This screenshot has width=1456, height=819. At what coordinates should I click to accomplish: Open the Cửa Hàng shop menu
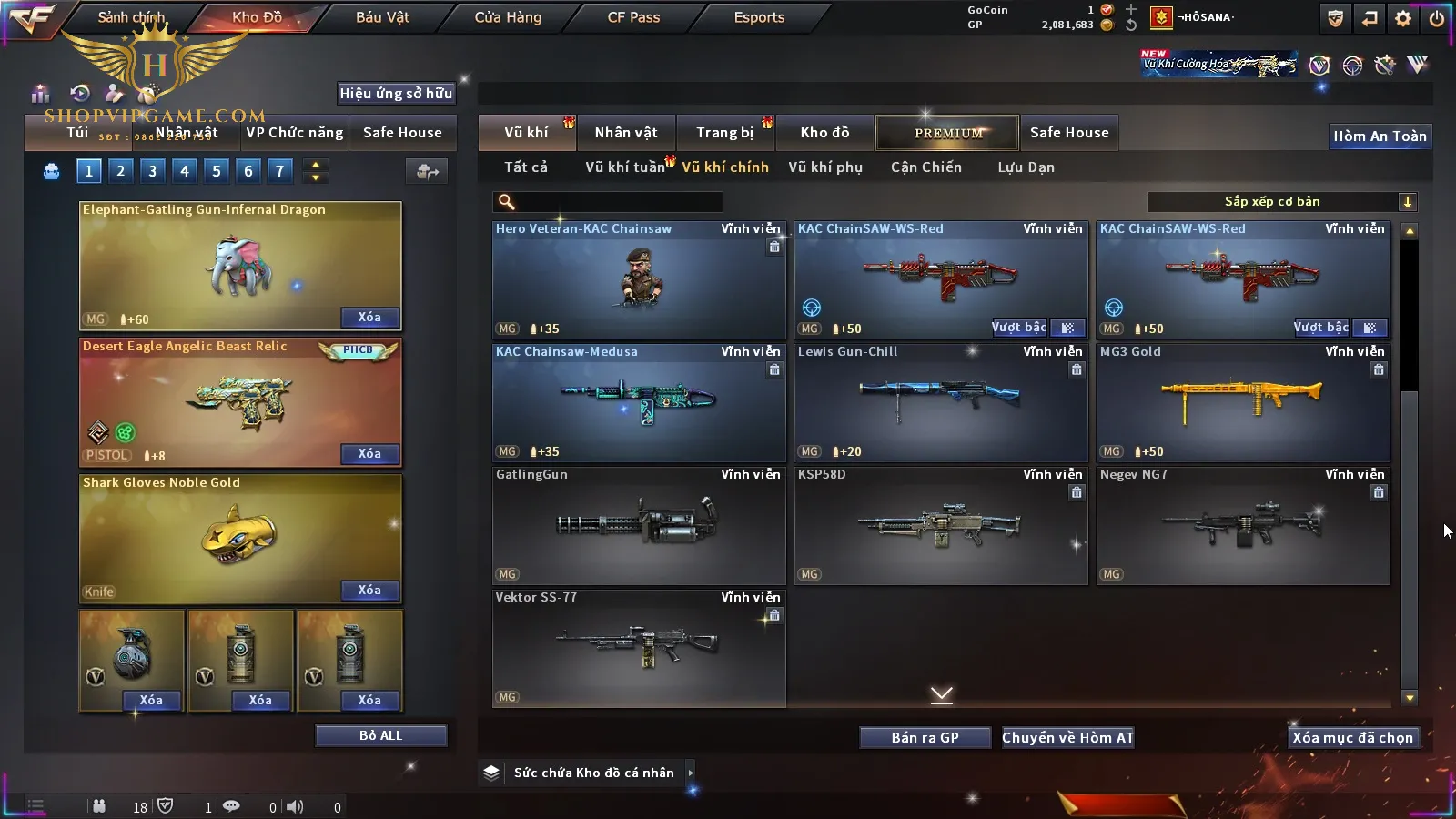508,17
